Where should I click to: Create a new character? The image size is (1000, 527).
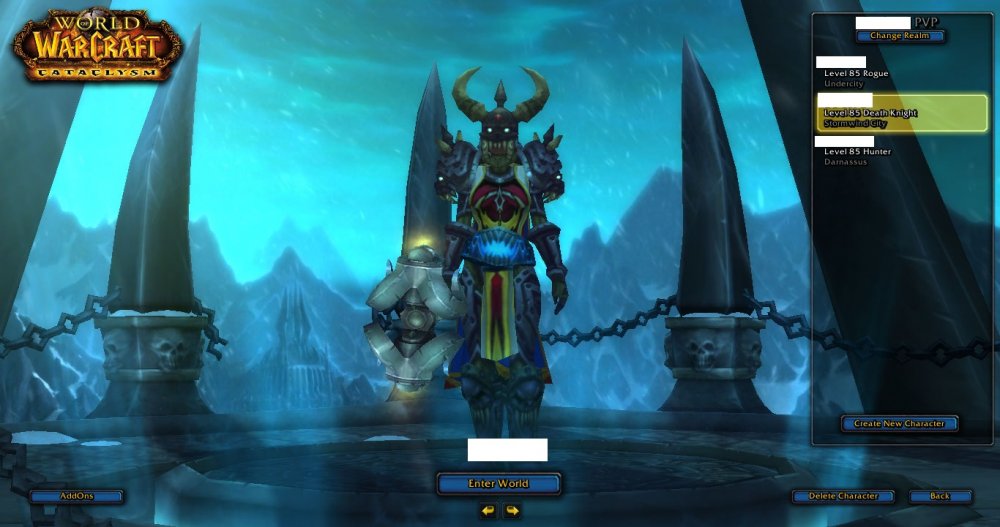click(899, 424)
